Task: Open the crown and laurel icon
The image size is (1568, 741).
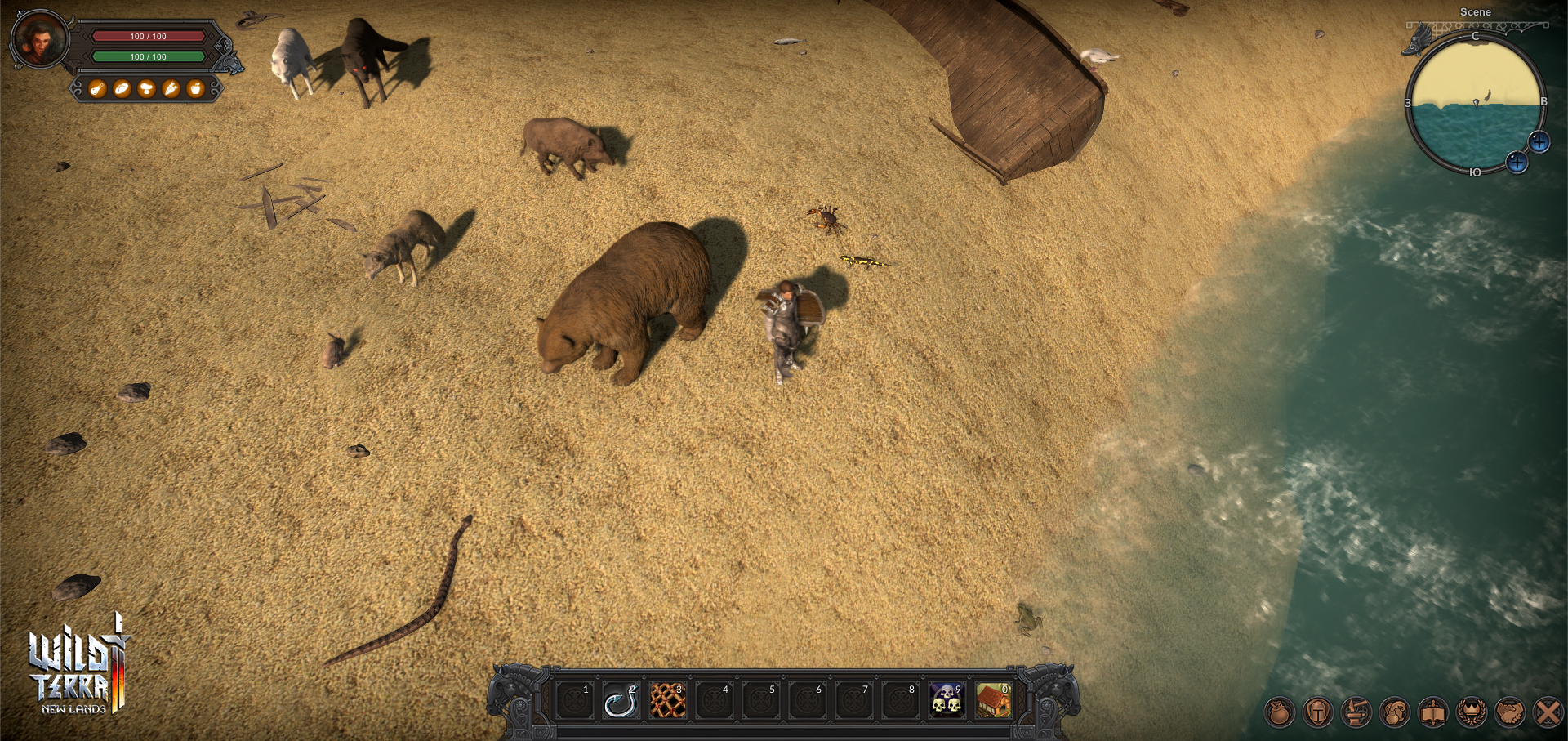Action: pos(1471,712)
